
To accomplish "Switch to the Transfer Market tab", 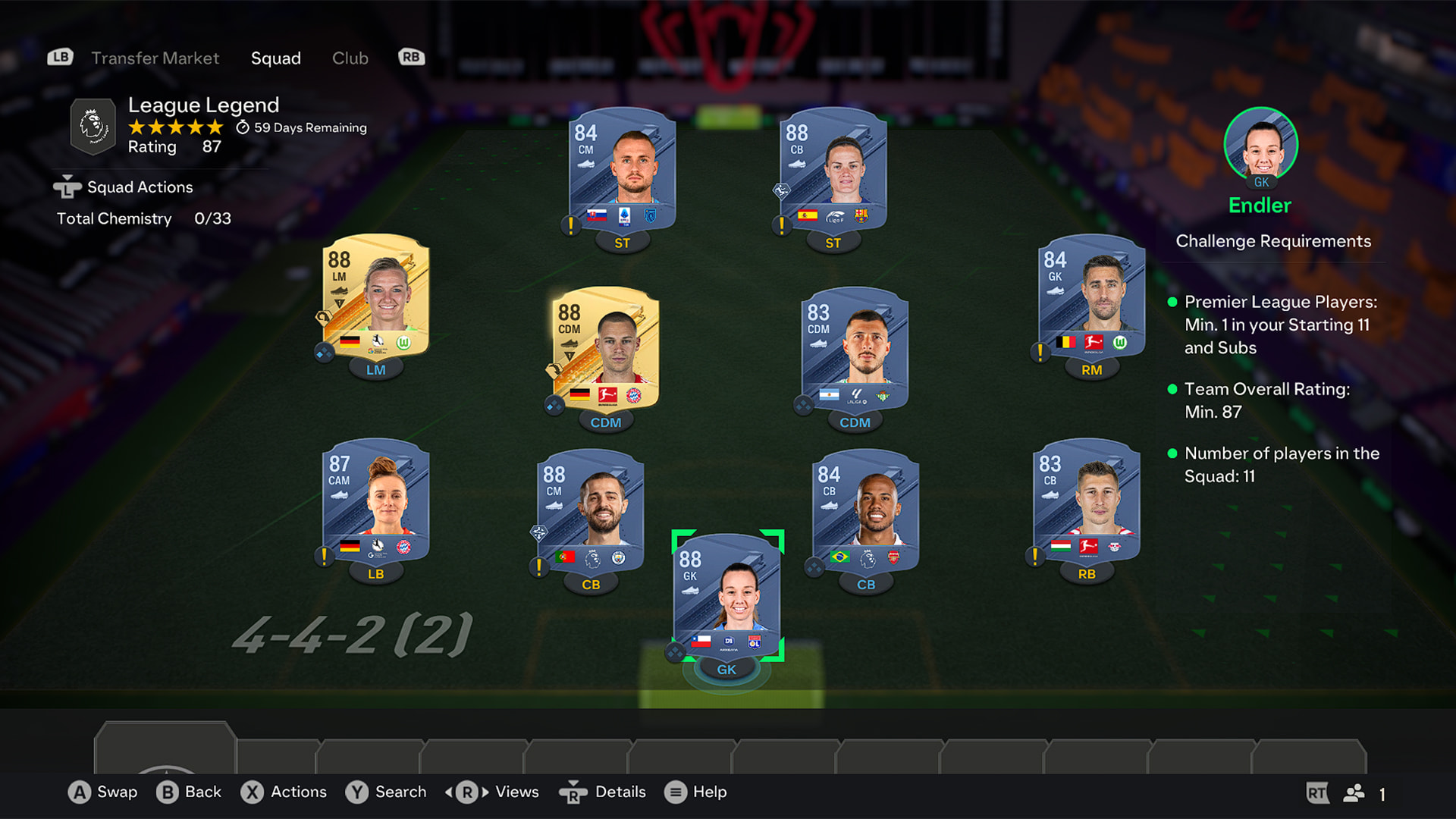I will pos(155,58).
